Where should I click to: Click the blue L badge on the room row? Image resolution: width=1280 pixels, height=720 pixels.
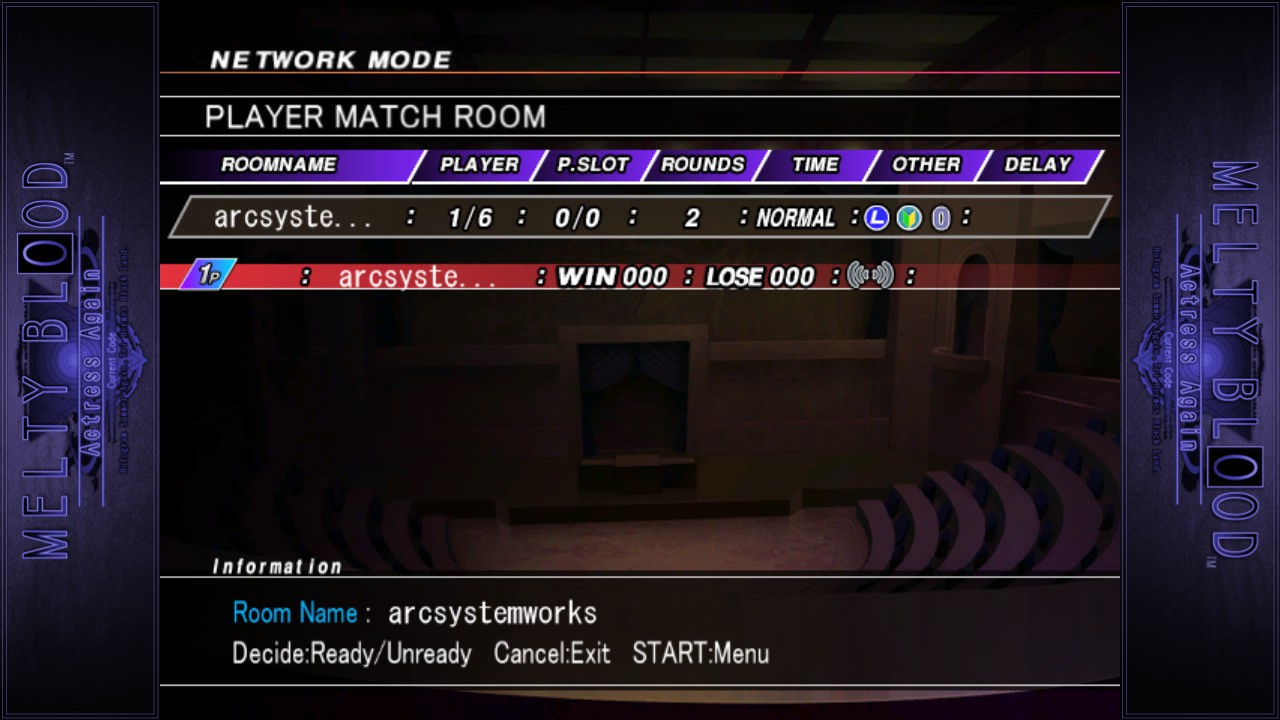click(x=875, y=218)
